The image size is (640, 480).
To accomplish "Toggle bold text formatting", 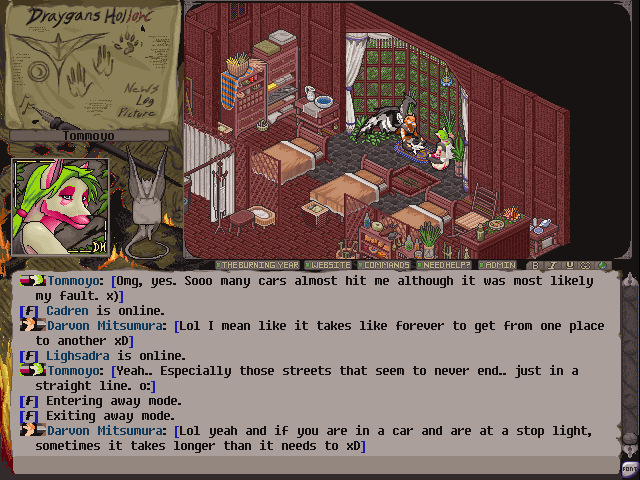I will pyautogui.click(x=536, y=265).
